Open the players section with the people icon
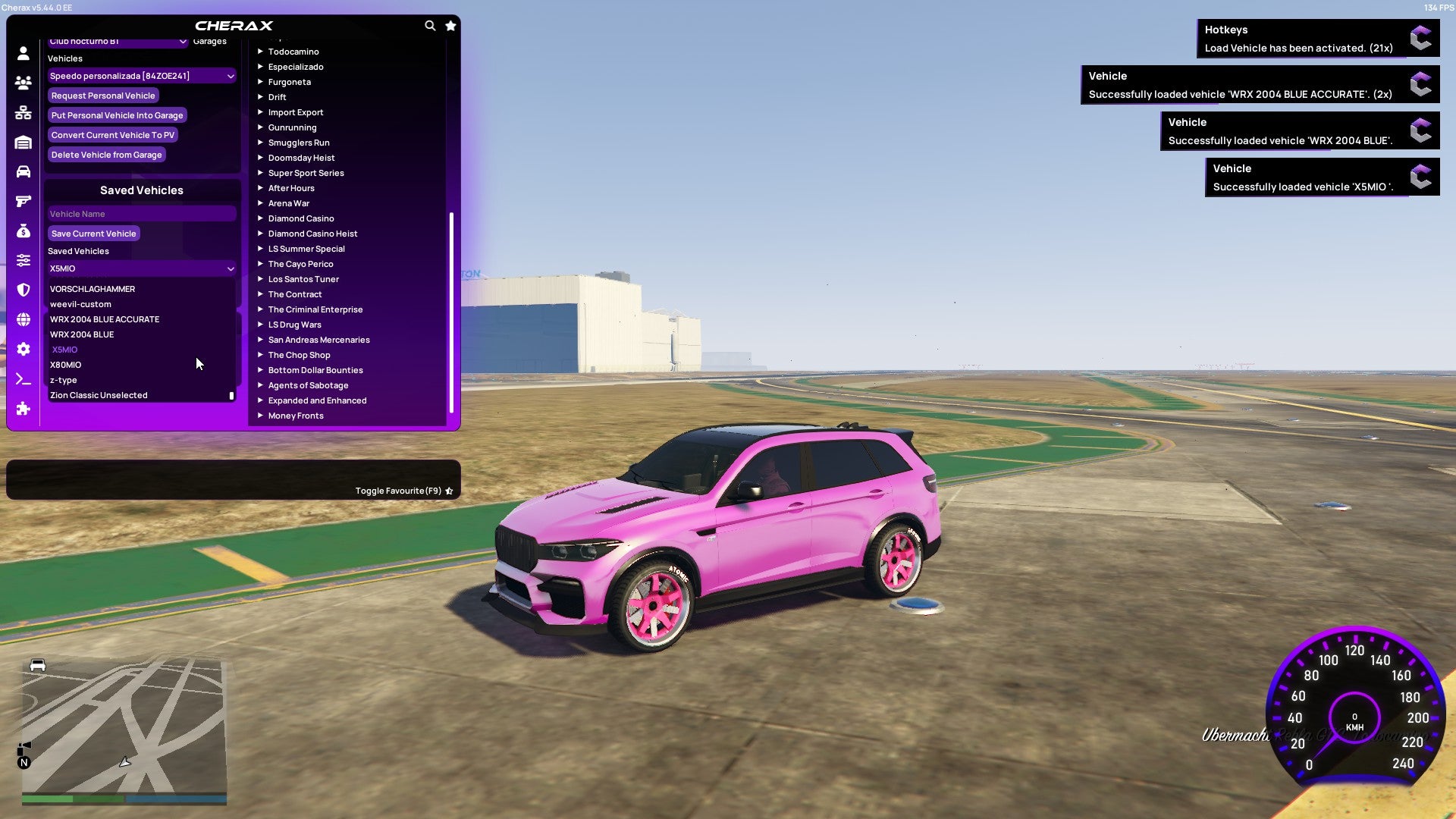The width and height of the screenshot is (1456, 819). [x=23, y=83]
